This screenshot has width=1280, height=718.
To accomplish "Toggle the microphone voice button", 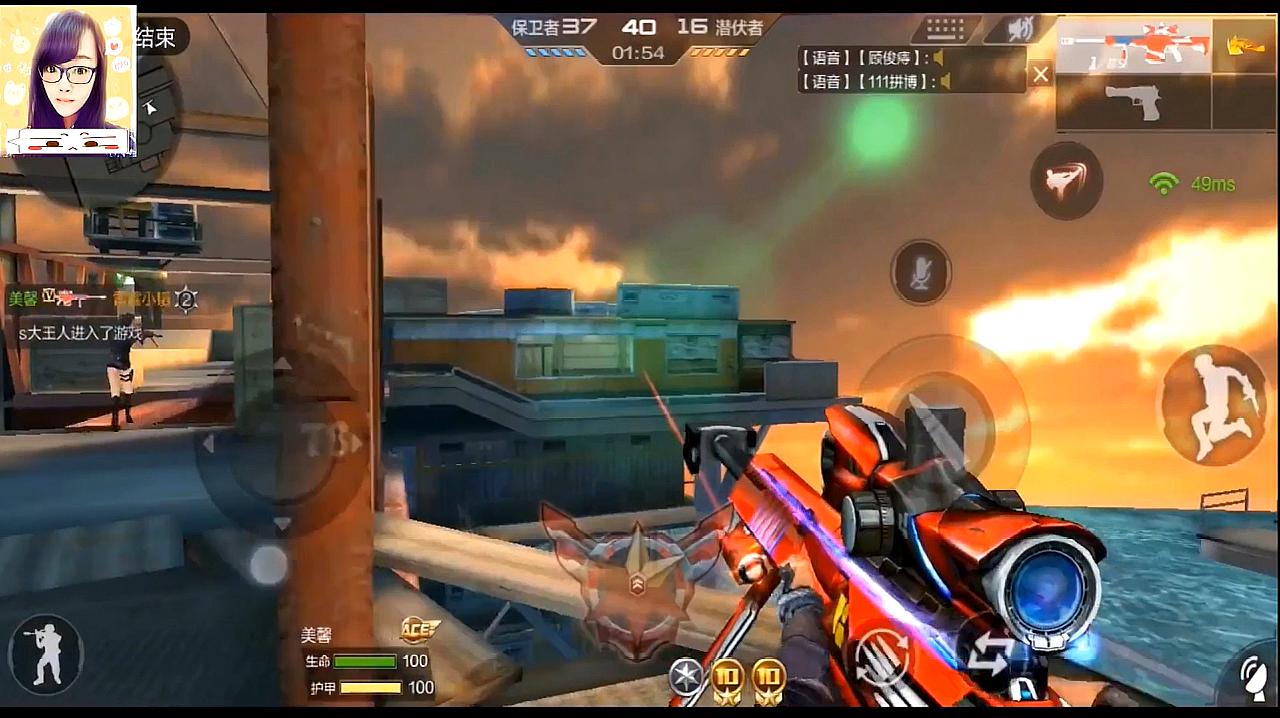I will 920,272.
